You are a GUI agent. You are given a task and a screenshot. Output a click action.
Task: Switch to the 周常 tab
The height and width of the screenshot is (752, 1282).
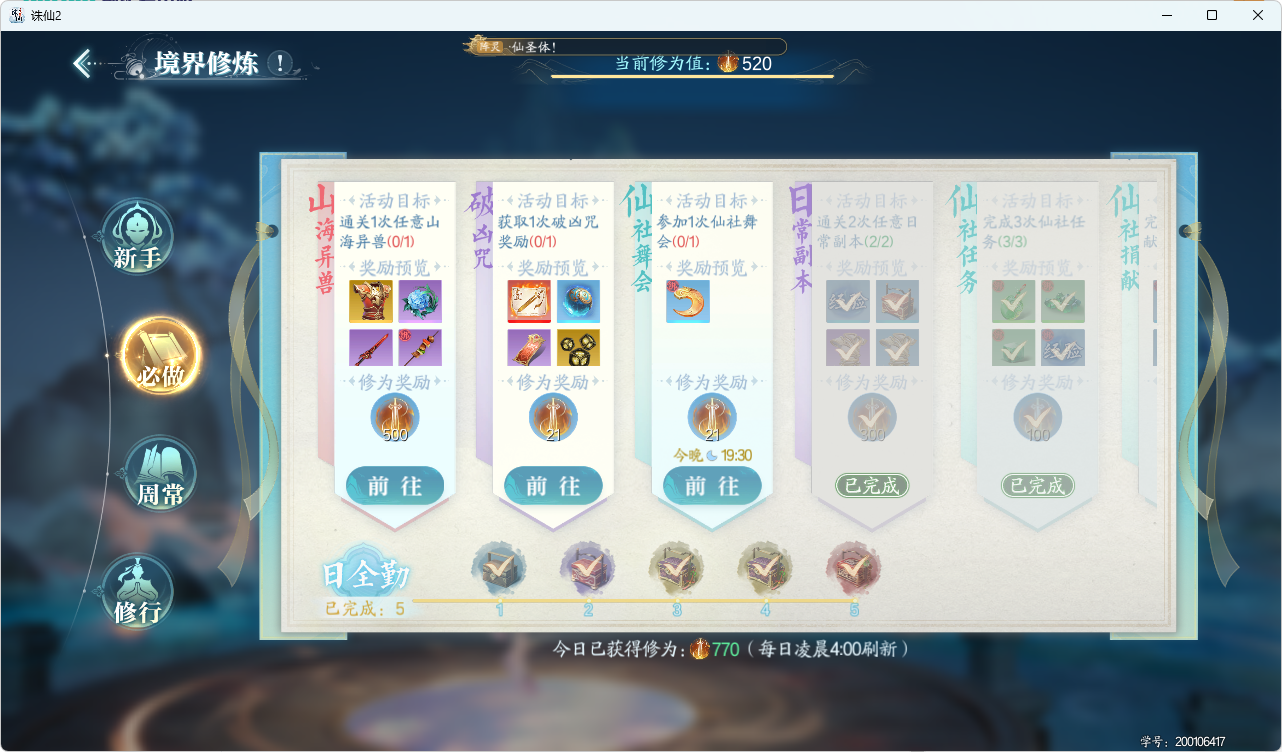click(x=160, y=472)
